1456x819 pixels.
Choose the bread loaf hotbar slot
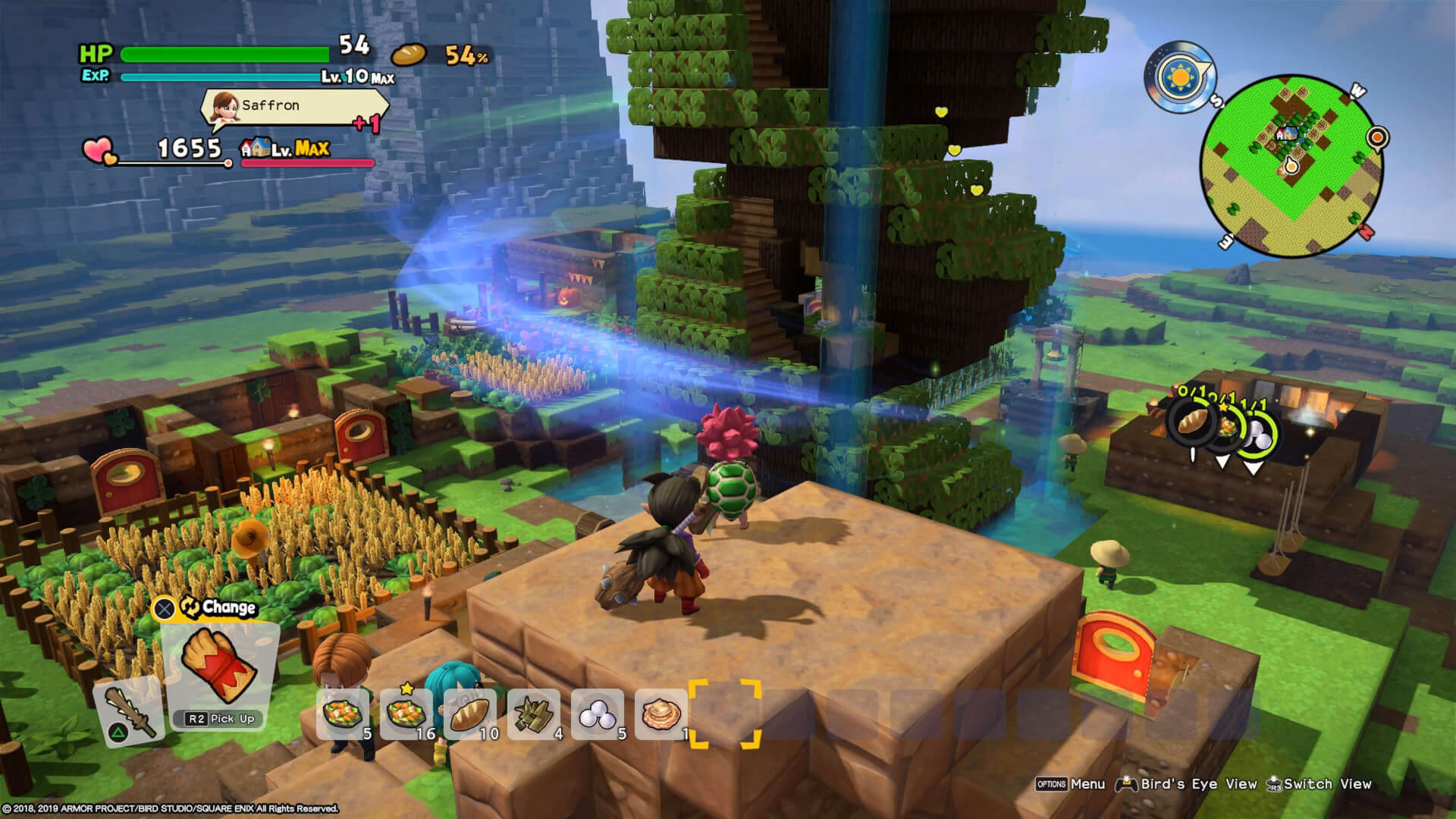point(470,714)
